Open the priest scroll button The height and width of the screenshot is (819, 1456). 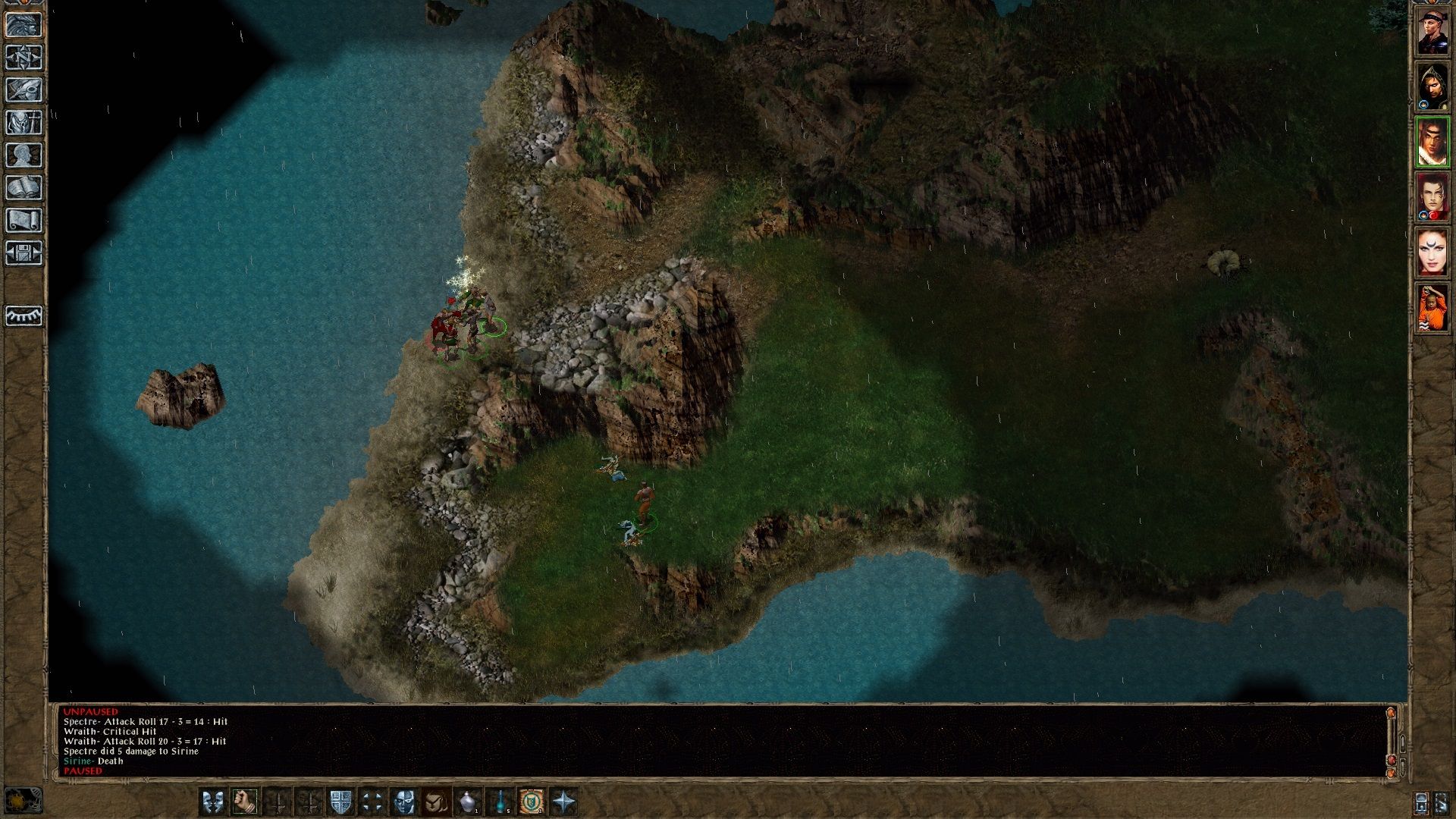24,220
